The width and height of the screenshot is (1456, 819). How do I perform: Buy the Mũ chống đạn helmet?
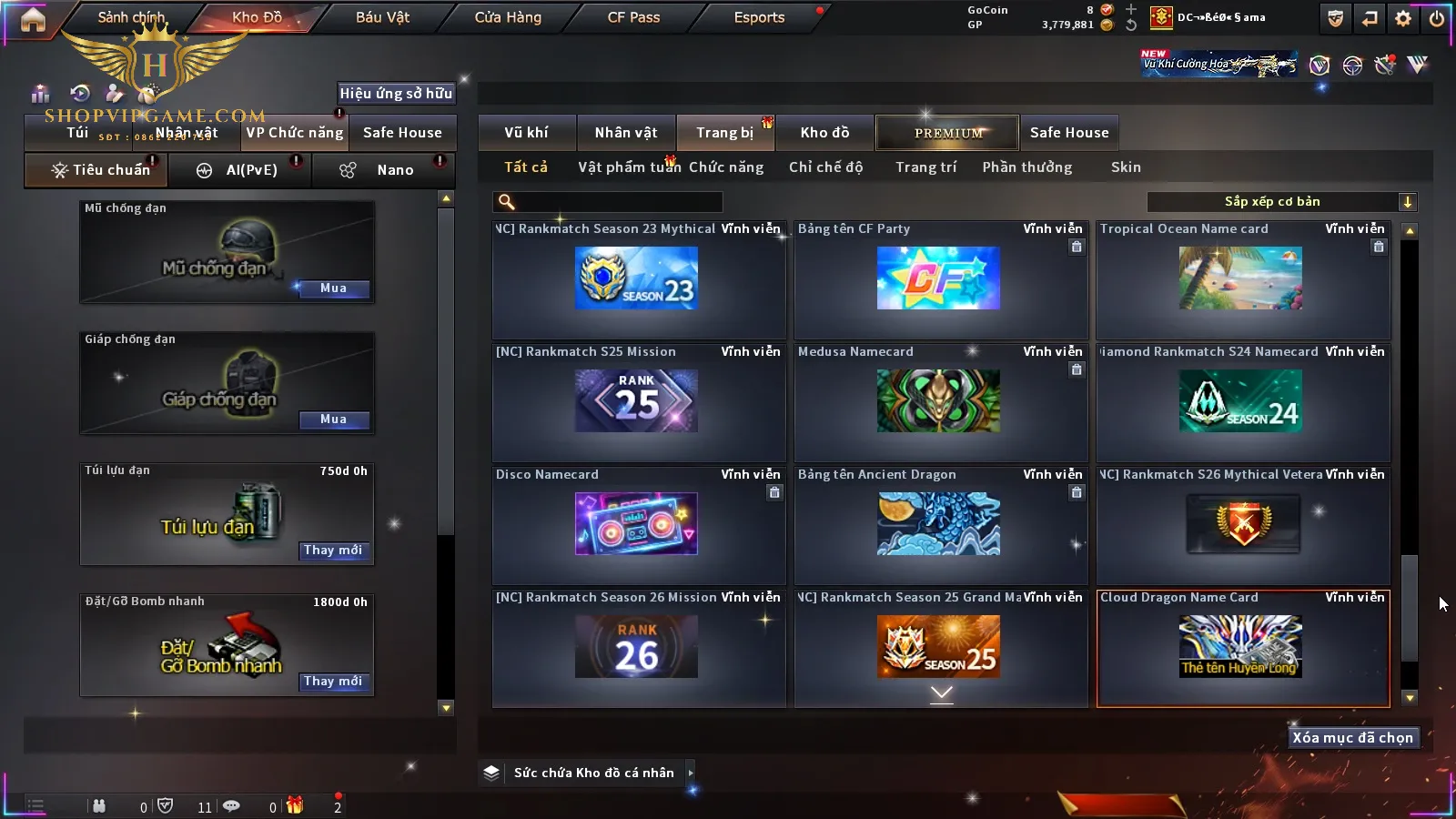tap(333, 288)
